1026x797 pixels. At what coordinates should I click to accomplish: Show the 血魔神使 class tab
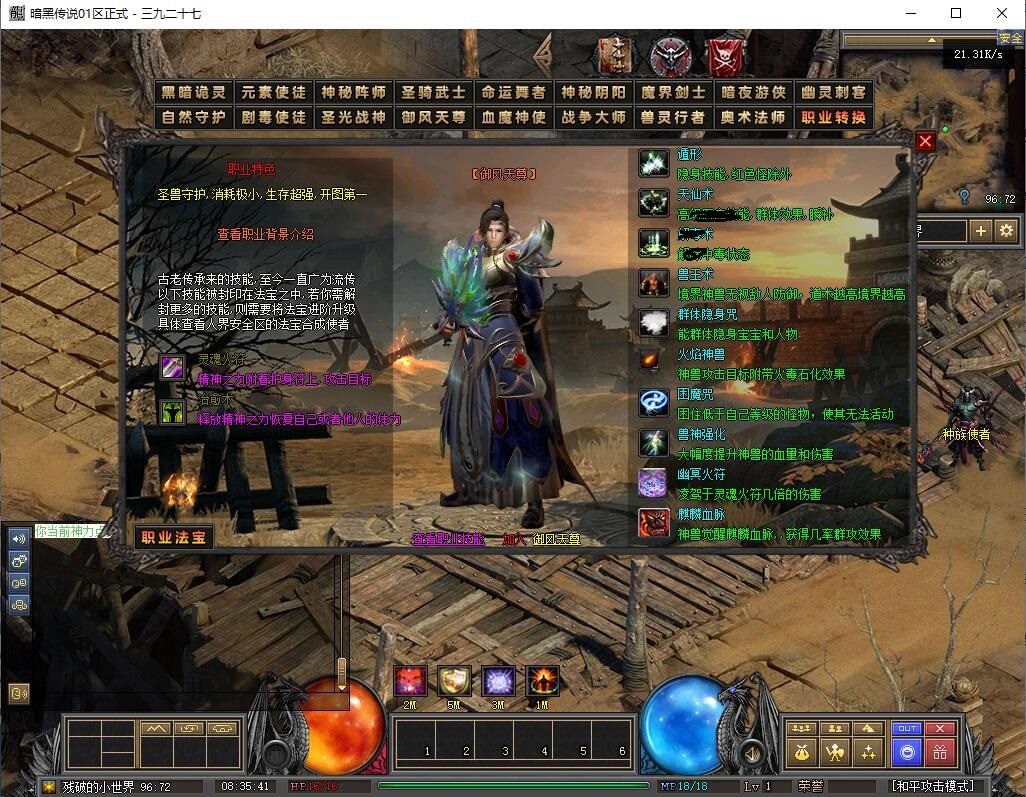coord(514,117)
